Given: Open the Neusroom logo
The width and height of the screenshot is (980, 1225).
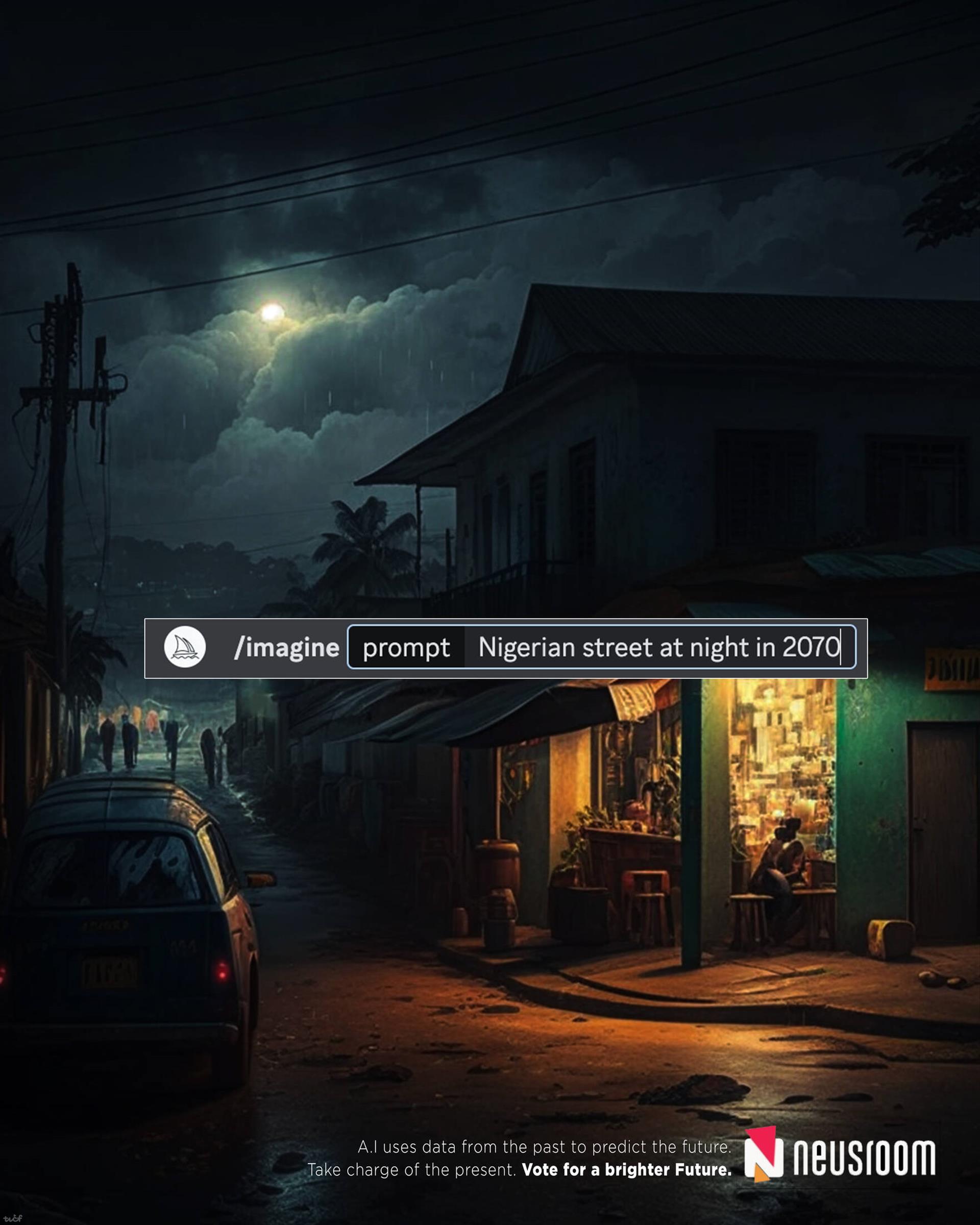Looking at the screenshot, I should pyautogui.click(x=840, y=1157).
